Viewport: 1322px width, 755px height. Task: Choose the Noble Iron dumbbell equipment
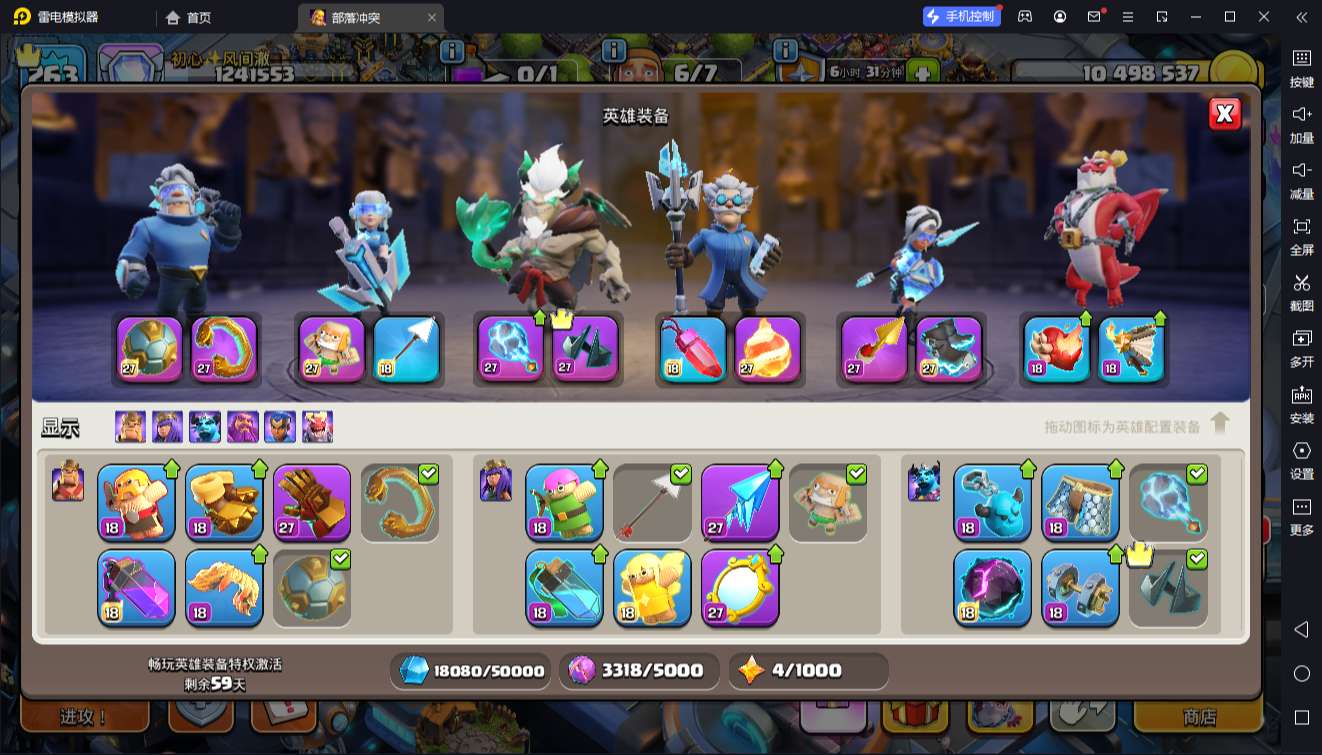coord(1080,588)
